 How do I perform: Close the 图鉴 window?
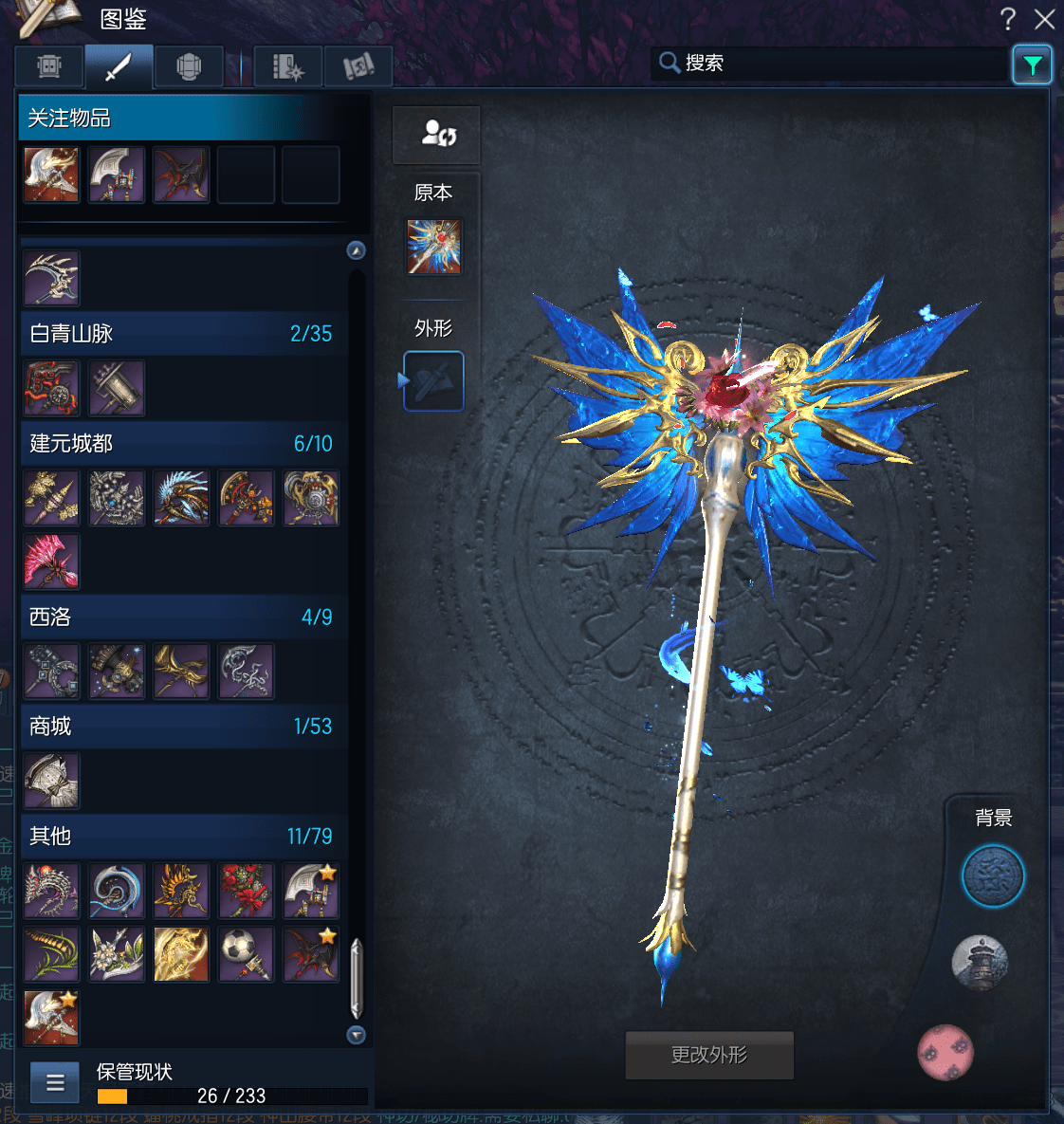click(1044, 19)
